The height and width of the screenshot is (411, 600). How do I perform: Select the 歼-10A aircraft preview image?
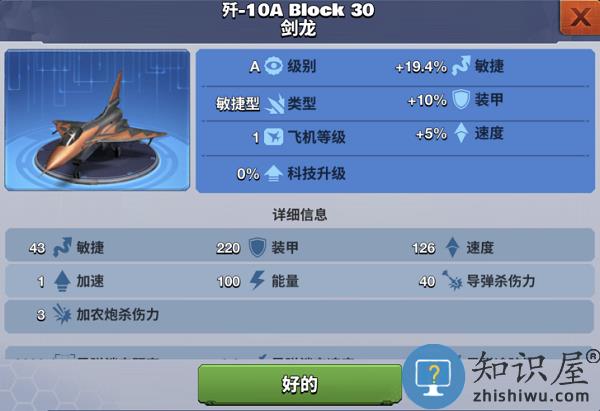[x=97, y=122]
